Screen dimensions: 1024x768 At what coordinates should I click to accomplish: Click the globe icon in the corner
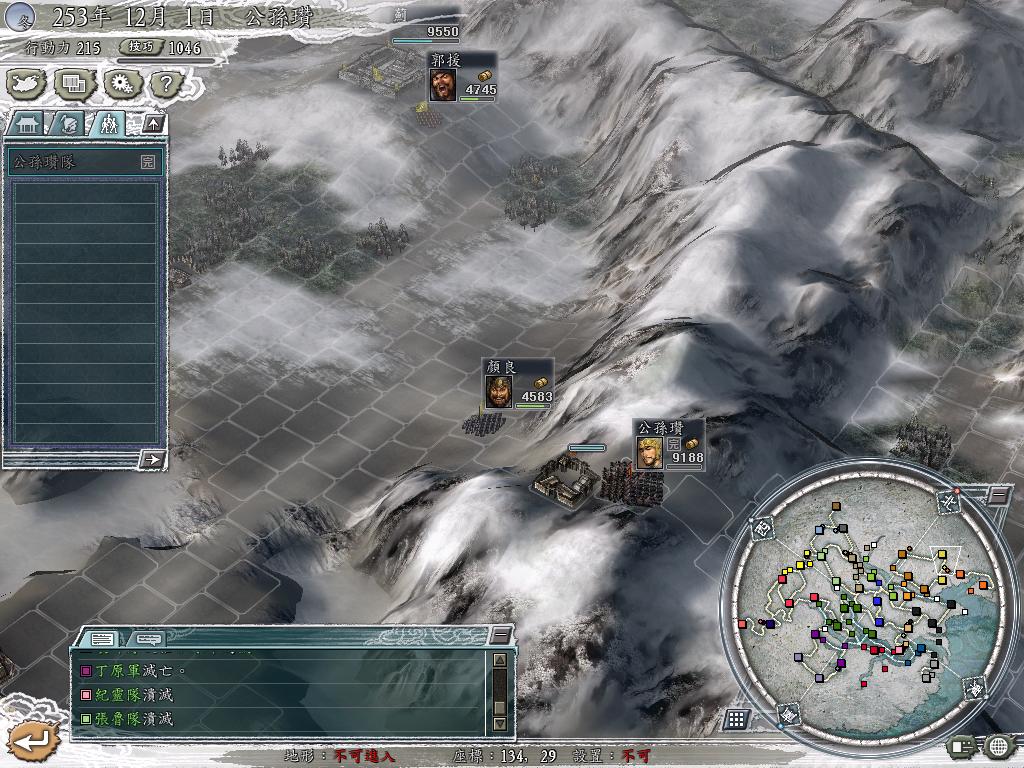(998, 745)
